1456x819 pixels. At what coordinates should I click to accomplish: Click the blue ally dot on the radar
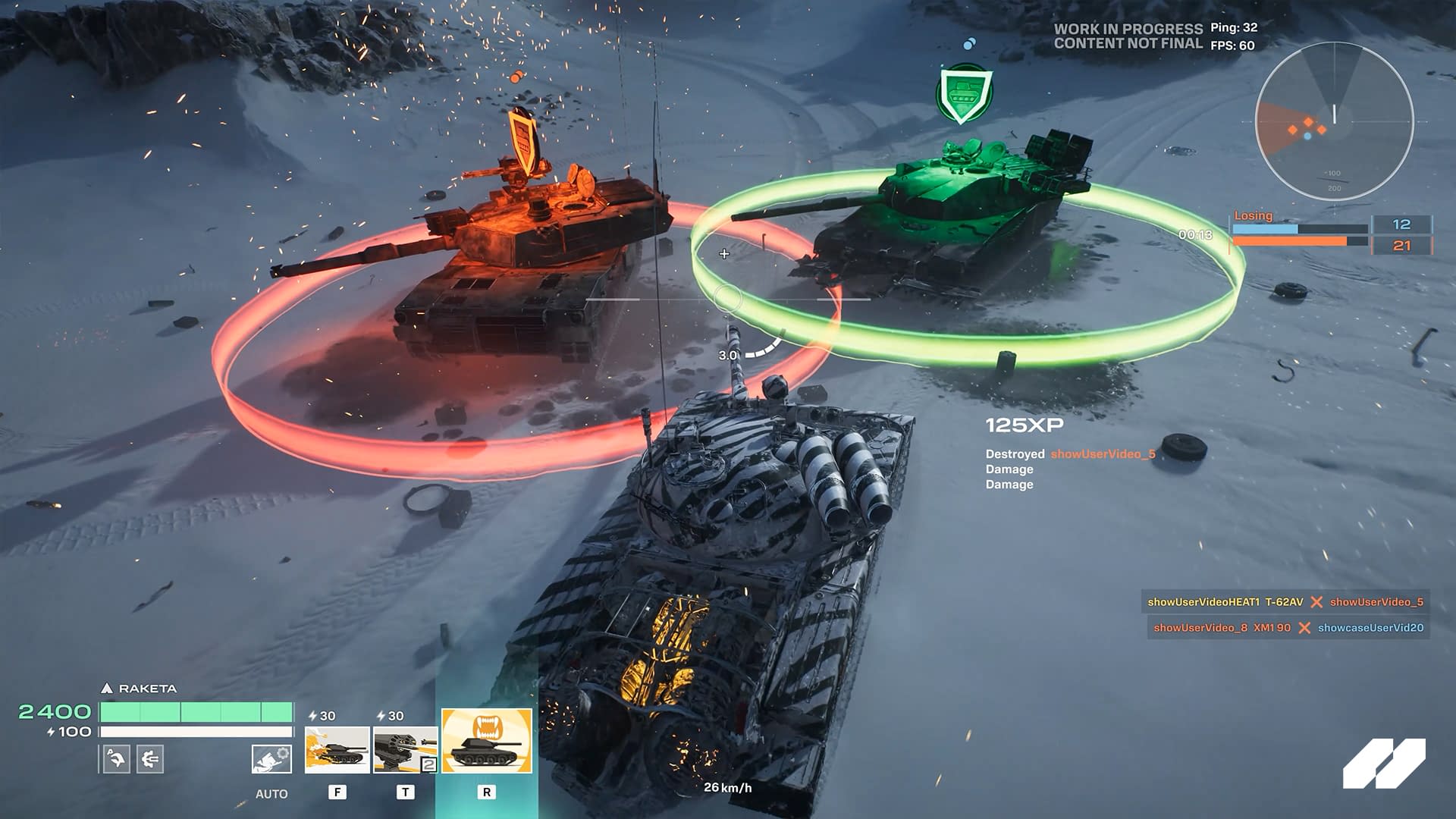coord(1307,136)
